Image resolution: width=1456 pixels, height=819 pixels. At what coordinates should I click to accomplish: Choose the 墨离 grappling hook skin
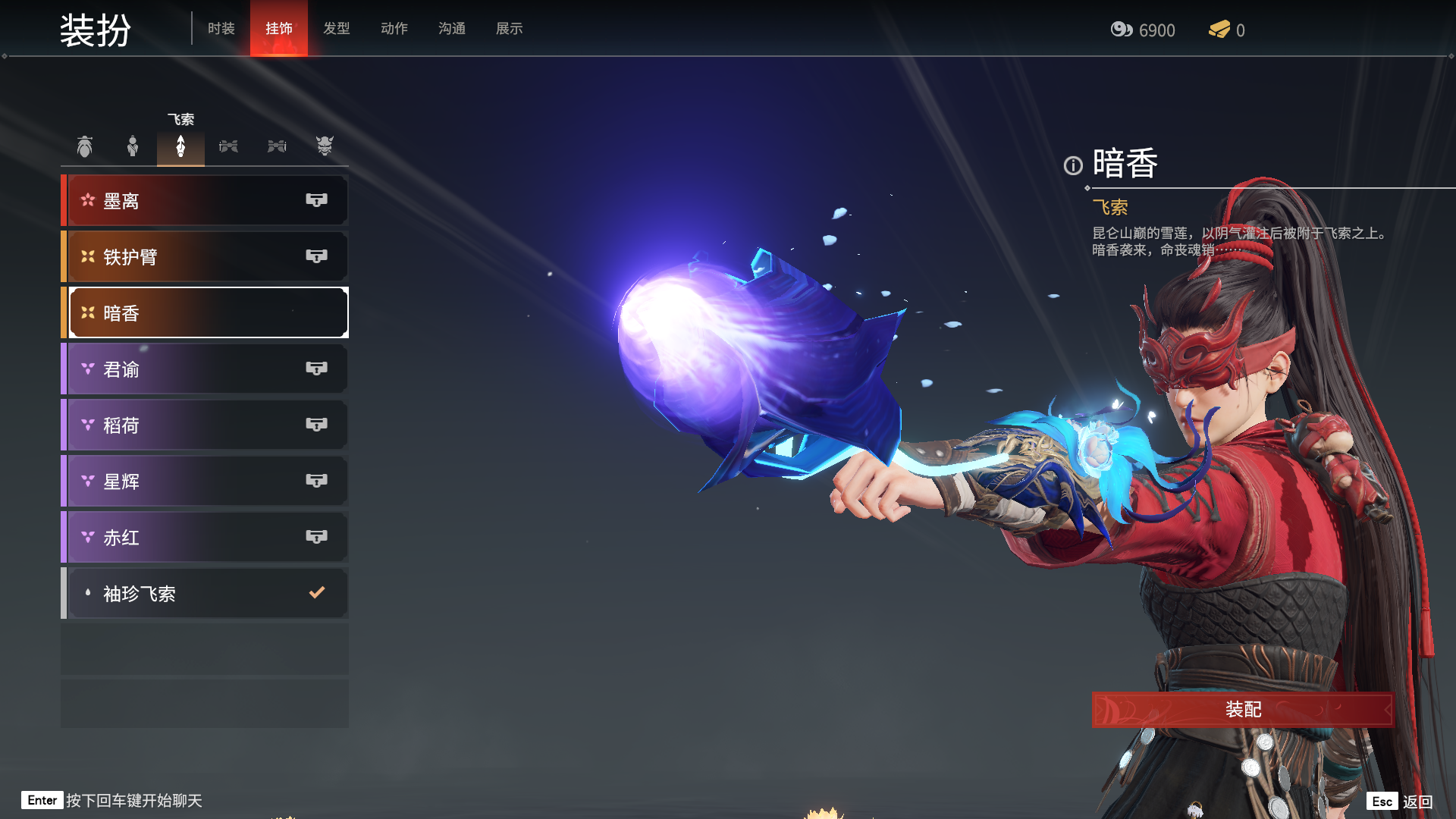coord(206,201)
